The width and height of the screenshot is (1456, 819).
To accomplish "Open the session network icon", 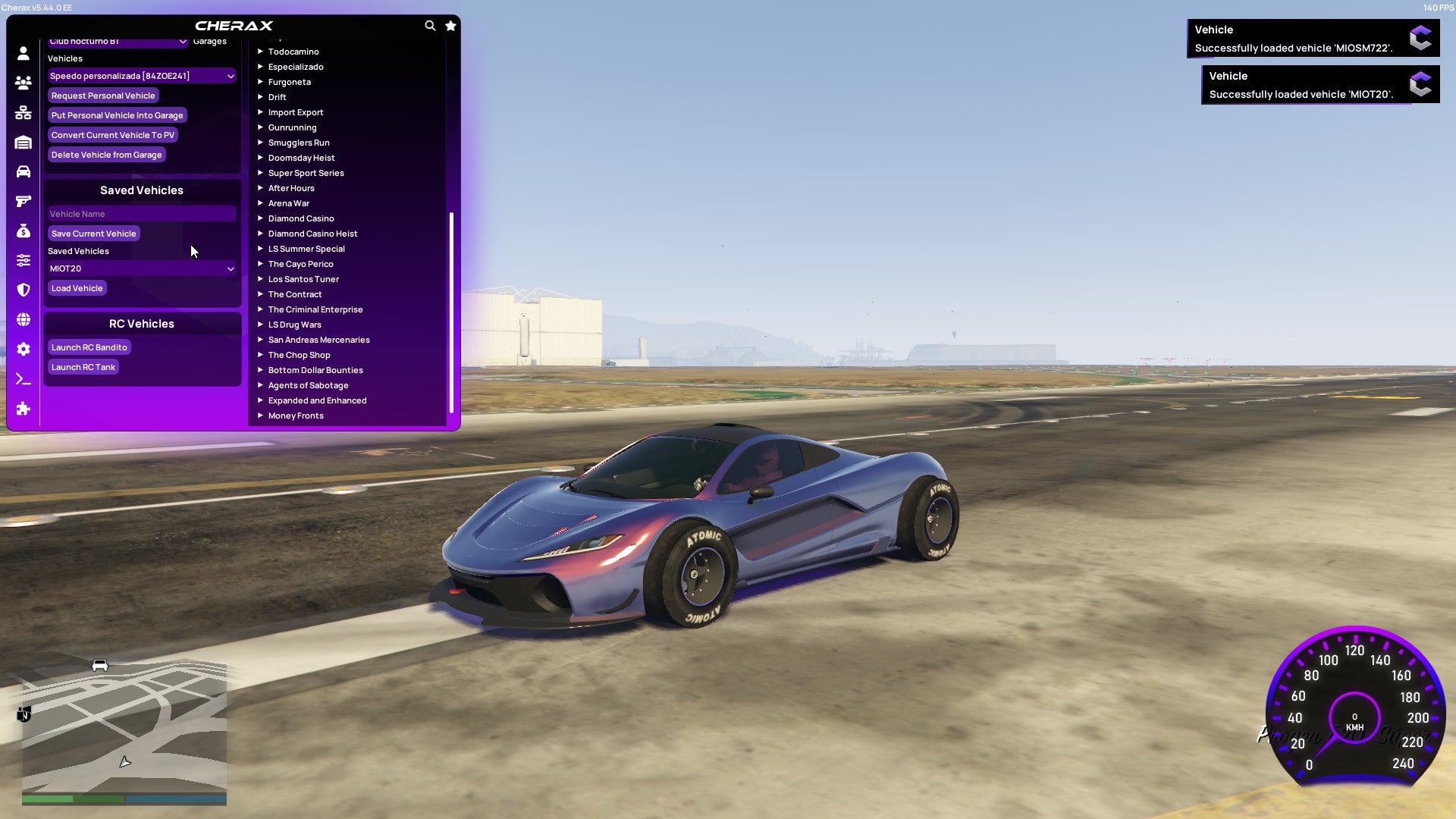I will tap(23, 112).
